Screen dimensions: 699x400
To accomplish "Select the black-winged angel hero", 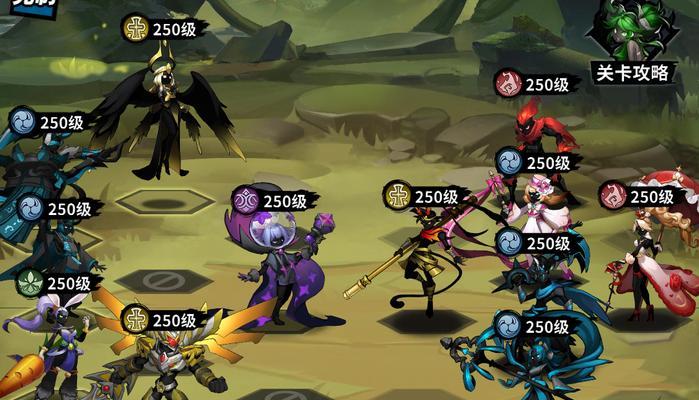I will pyautogui.click(x=167, y=115).
